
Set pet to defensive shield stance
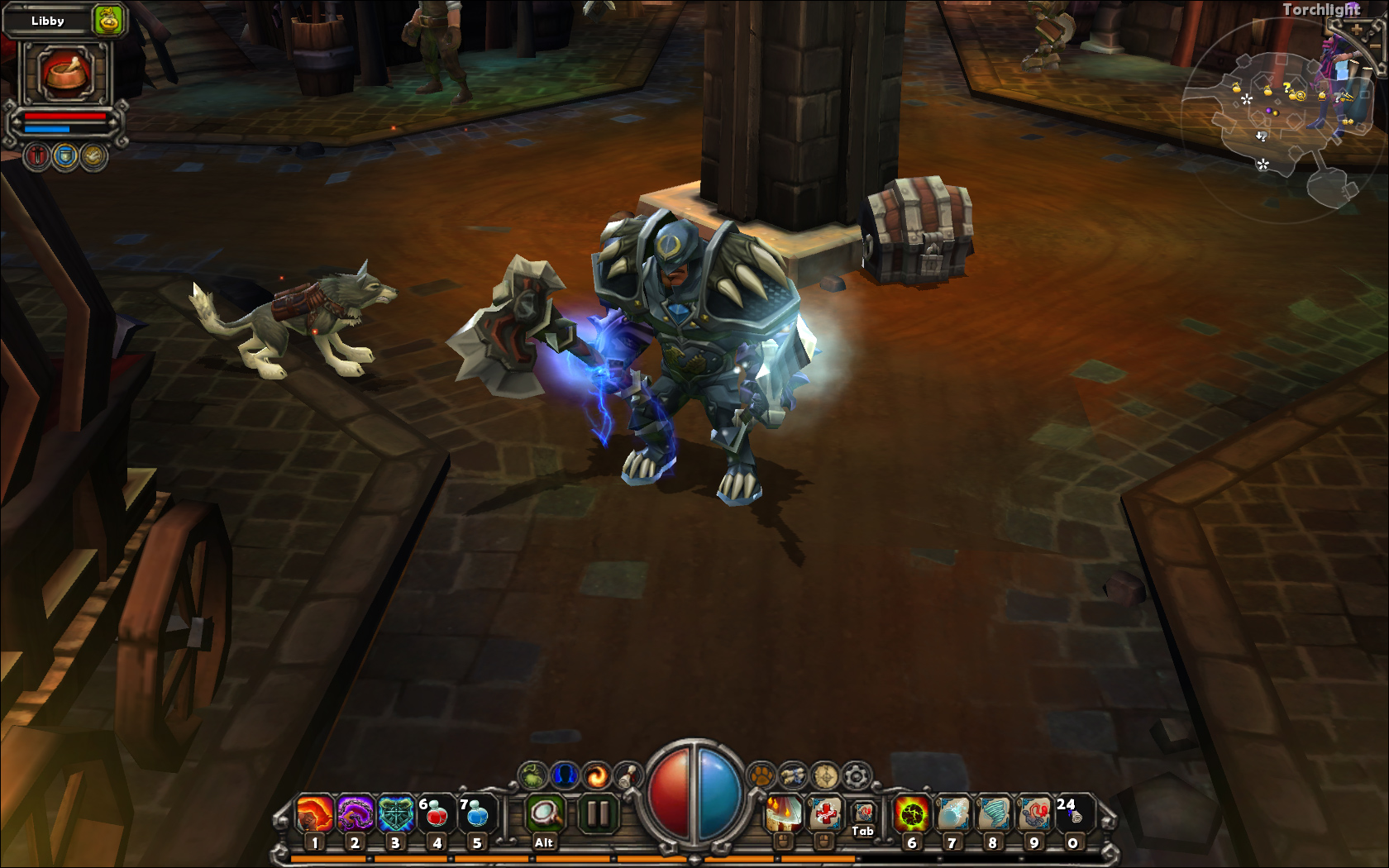click(x=65, y=155)
